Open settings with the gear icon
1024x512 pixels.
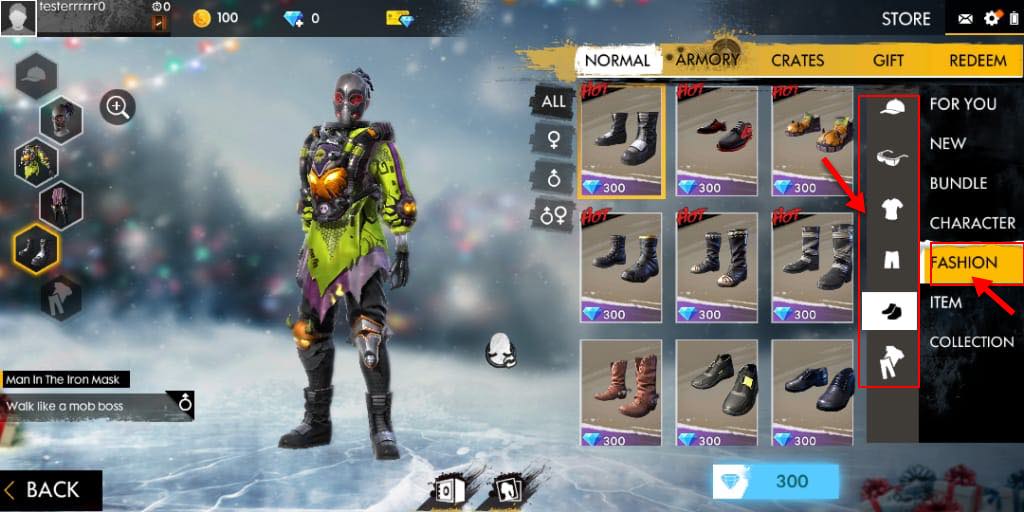992,18
